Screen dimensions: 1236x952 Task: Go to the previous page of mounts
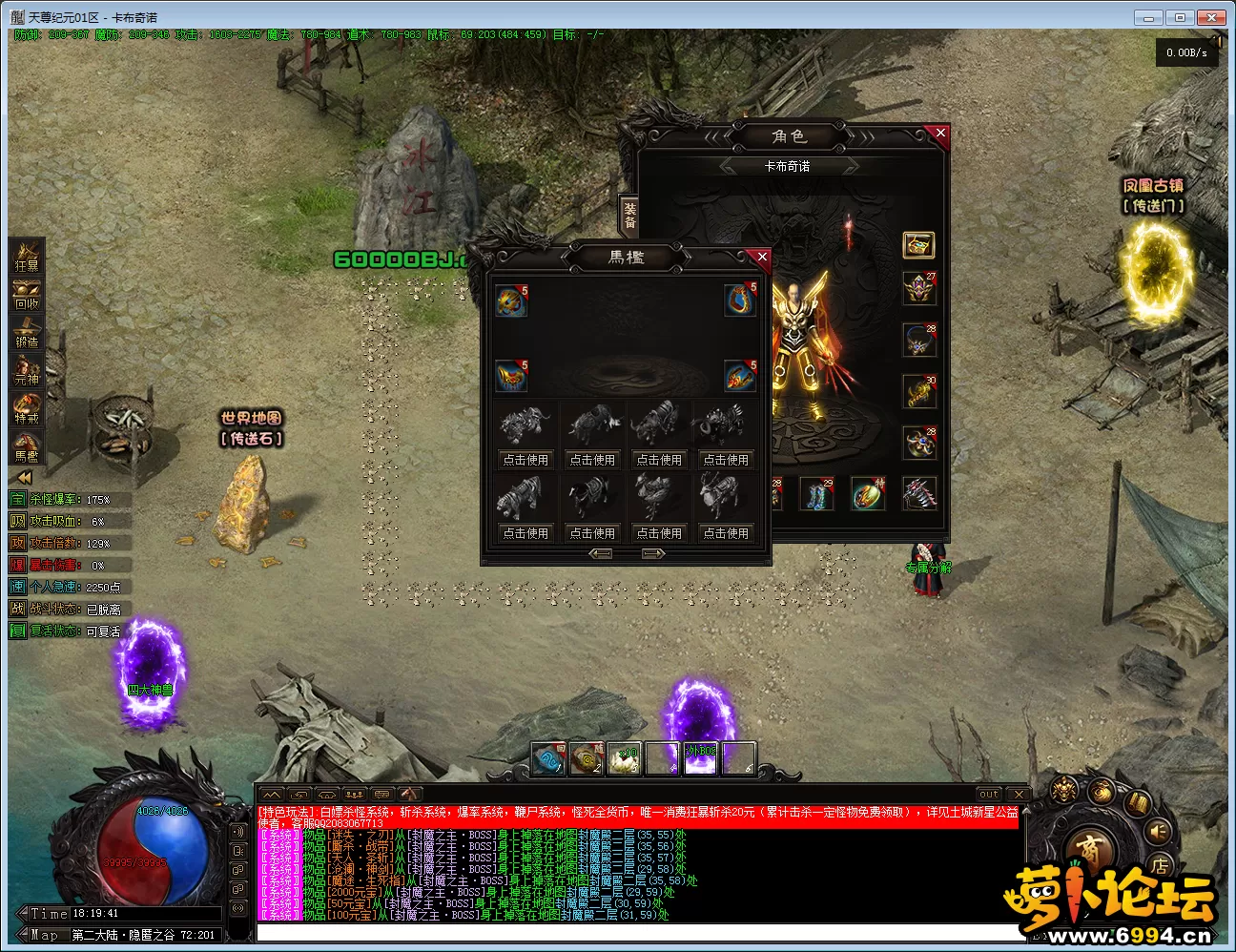[x=601, y=554]
